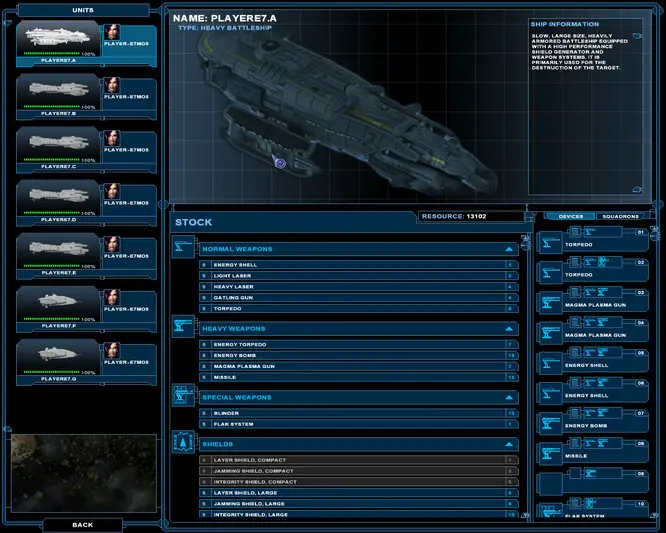Choose Blinder in special weapons
The image size is (666, 533).
click(x=357, y=412)
